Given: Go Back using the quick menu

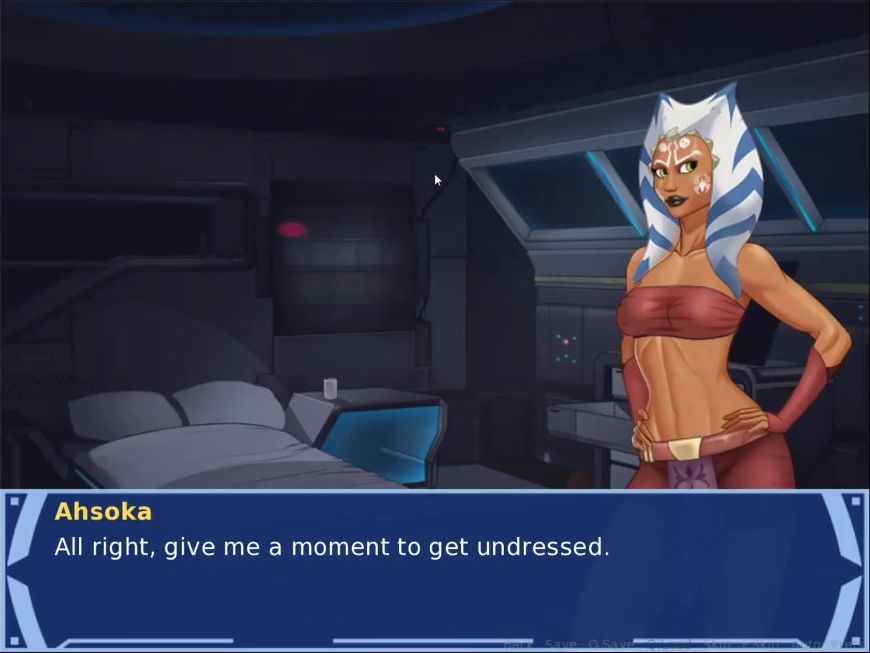Looking at the screenshot, I should (x=518, y=644).
